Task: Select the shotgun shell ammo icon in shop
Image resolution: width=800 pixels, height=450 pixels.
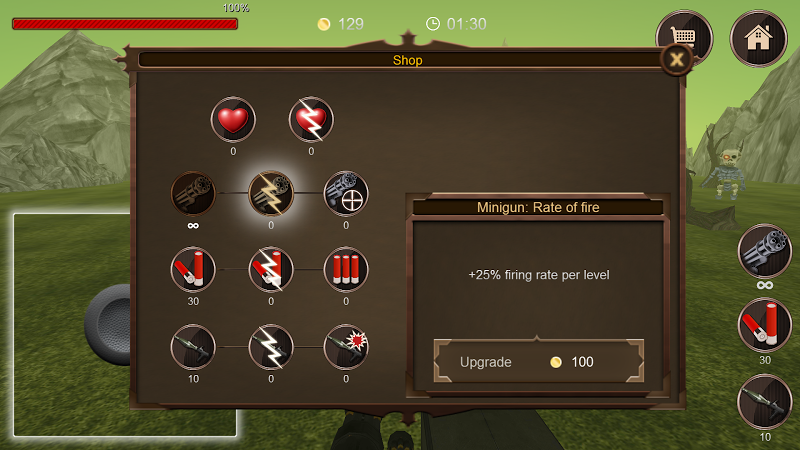Action: point(193,269)
